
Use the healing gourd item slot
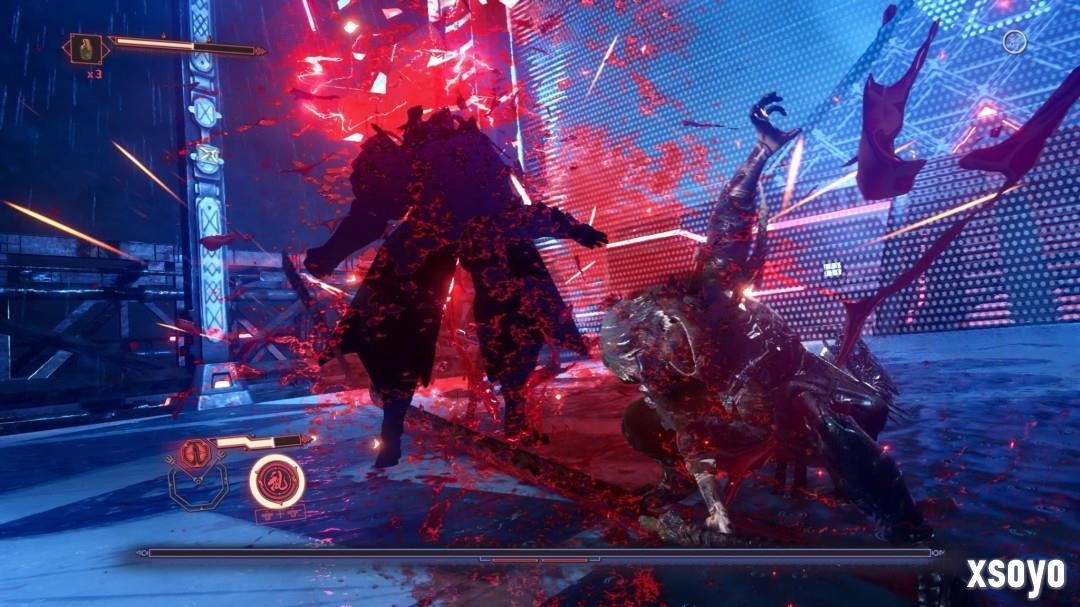point(84,49)
